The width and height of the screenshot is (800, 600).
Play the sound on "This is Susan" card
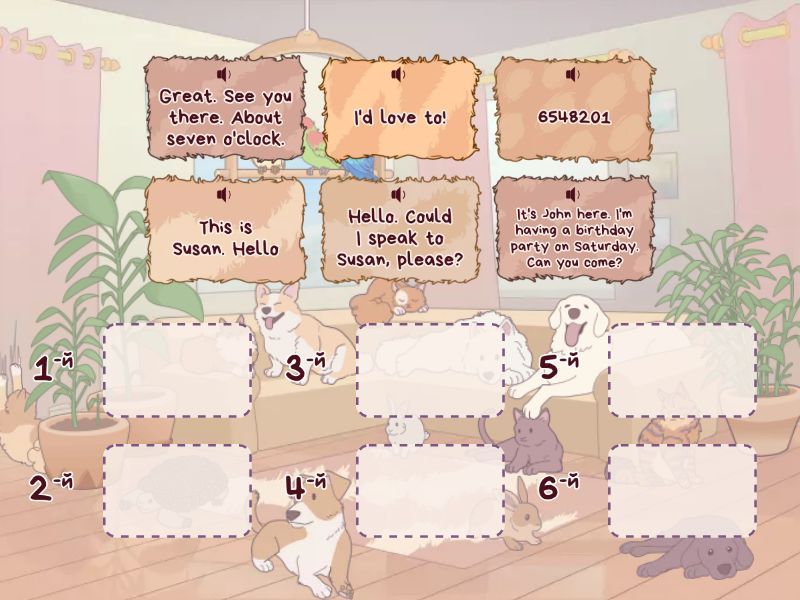224,195
